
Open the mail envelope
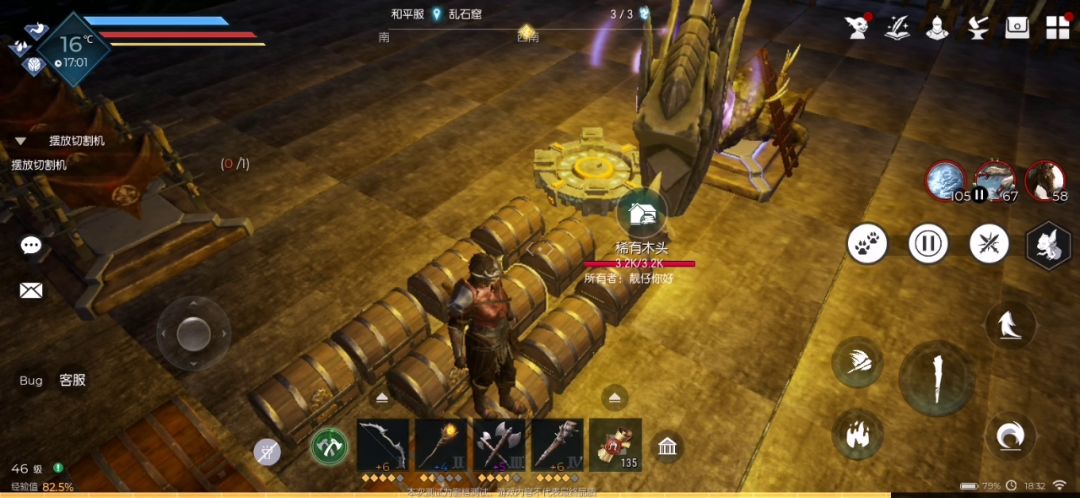point(31,291)
